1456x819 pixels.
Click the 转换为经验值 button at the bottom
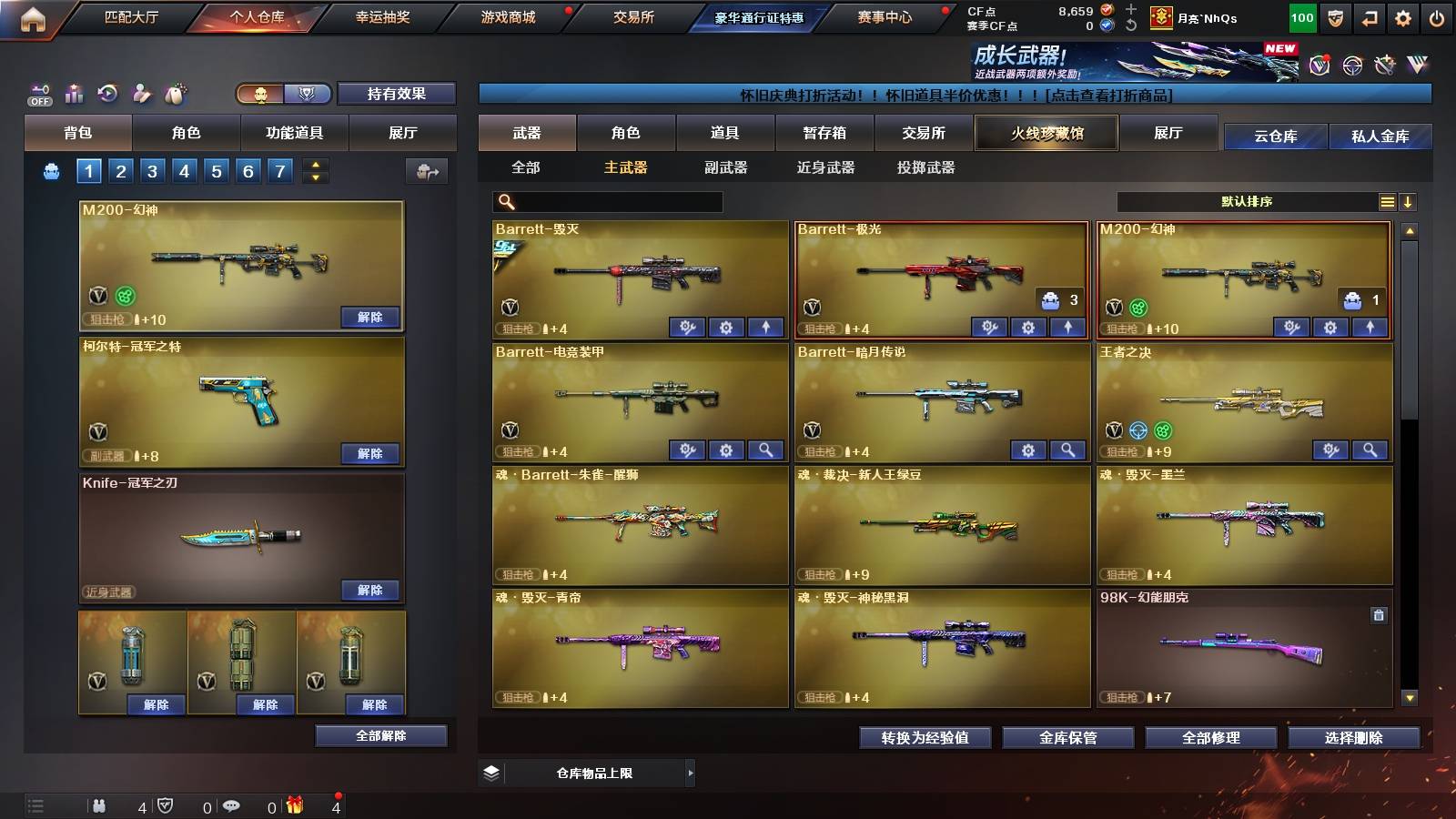coord(925,738)
